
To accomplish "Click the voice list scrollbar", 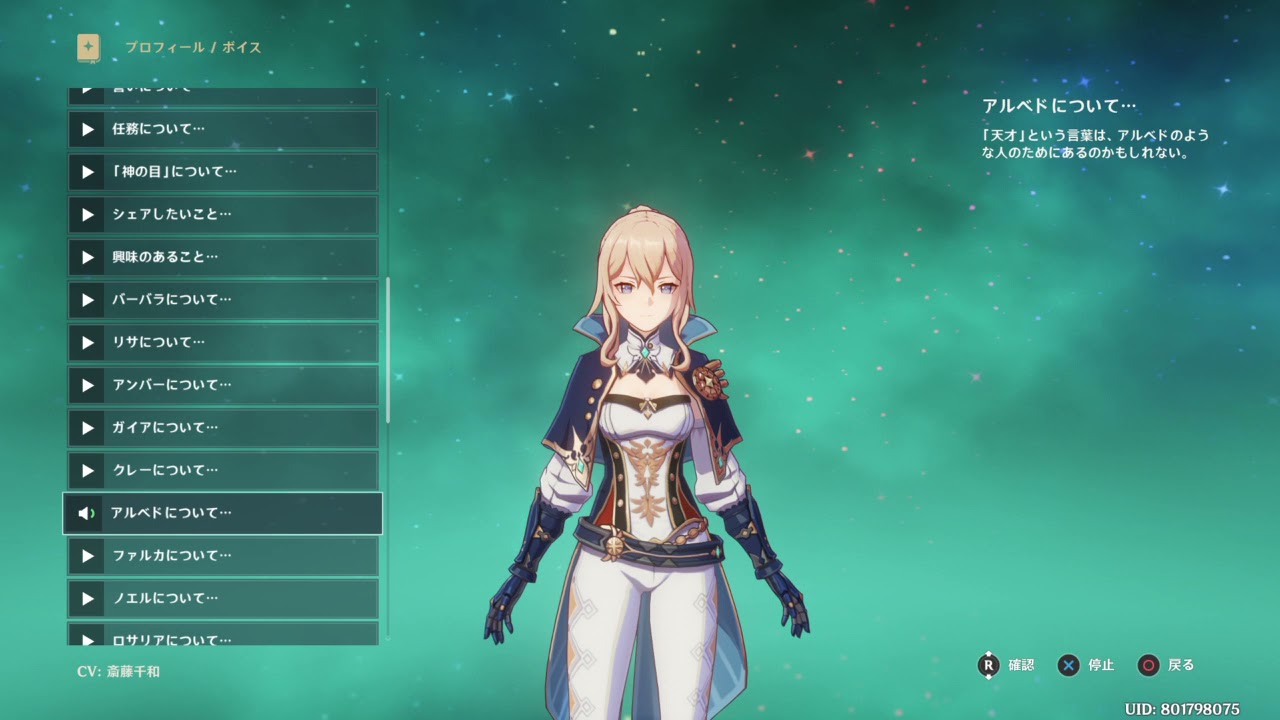I will pos(388,350).
